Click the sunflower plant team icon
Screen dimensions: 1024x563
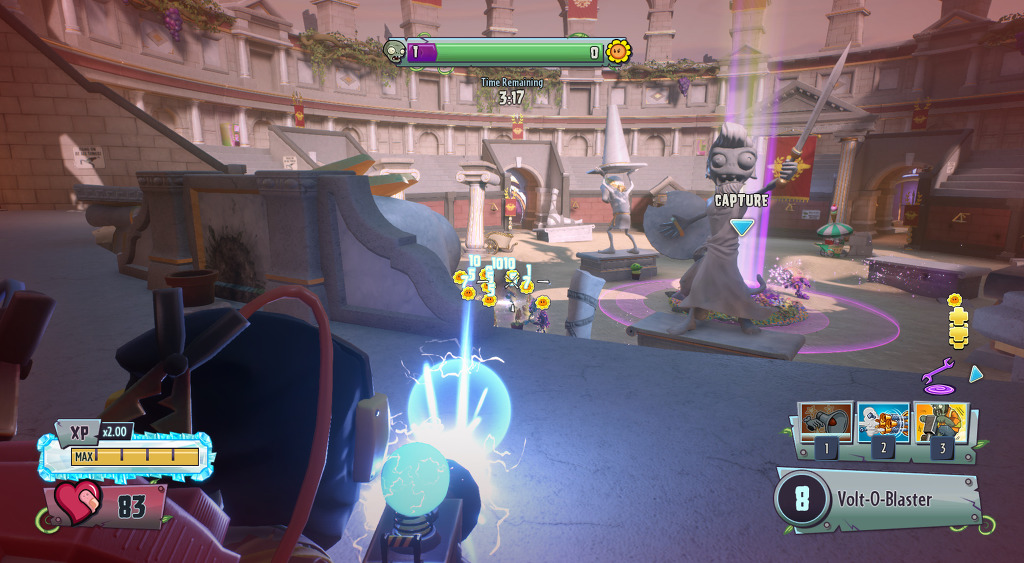click(619, 51)
